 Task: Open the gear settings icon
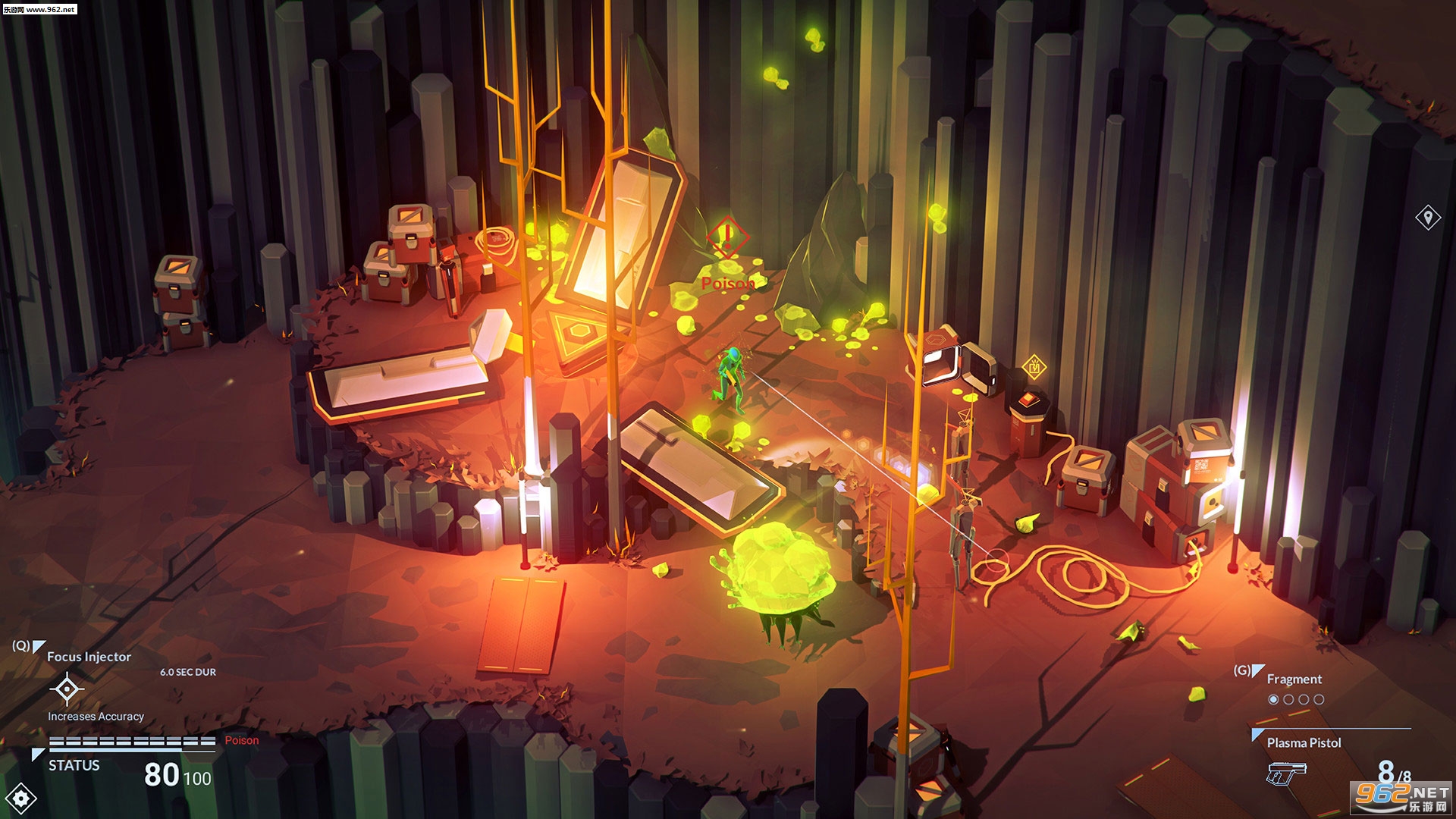20,798
